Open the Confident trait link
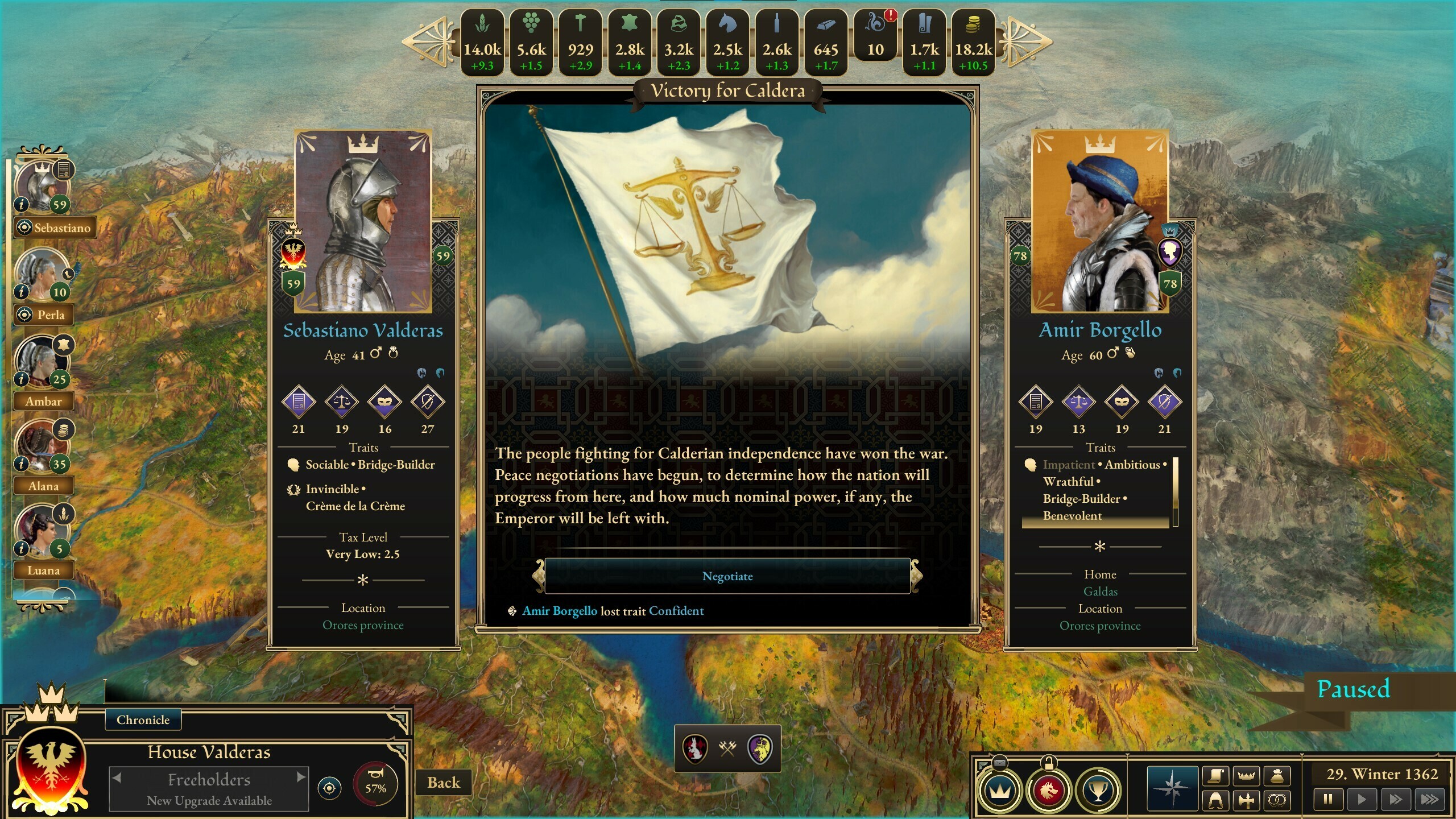Viewport: 1456px width, 819px height. (676, 611)
